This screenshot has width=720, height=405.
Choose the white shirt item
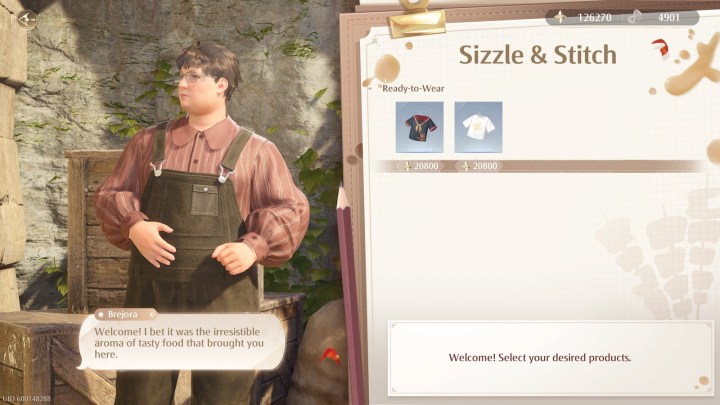(x=478, y=127)
